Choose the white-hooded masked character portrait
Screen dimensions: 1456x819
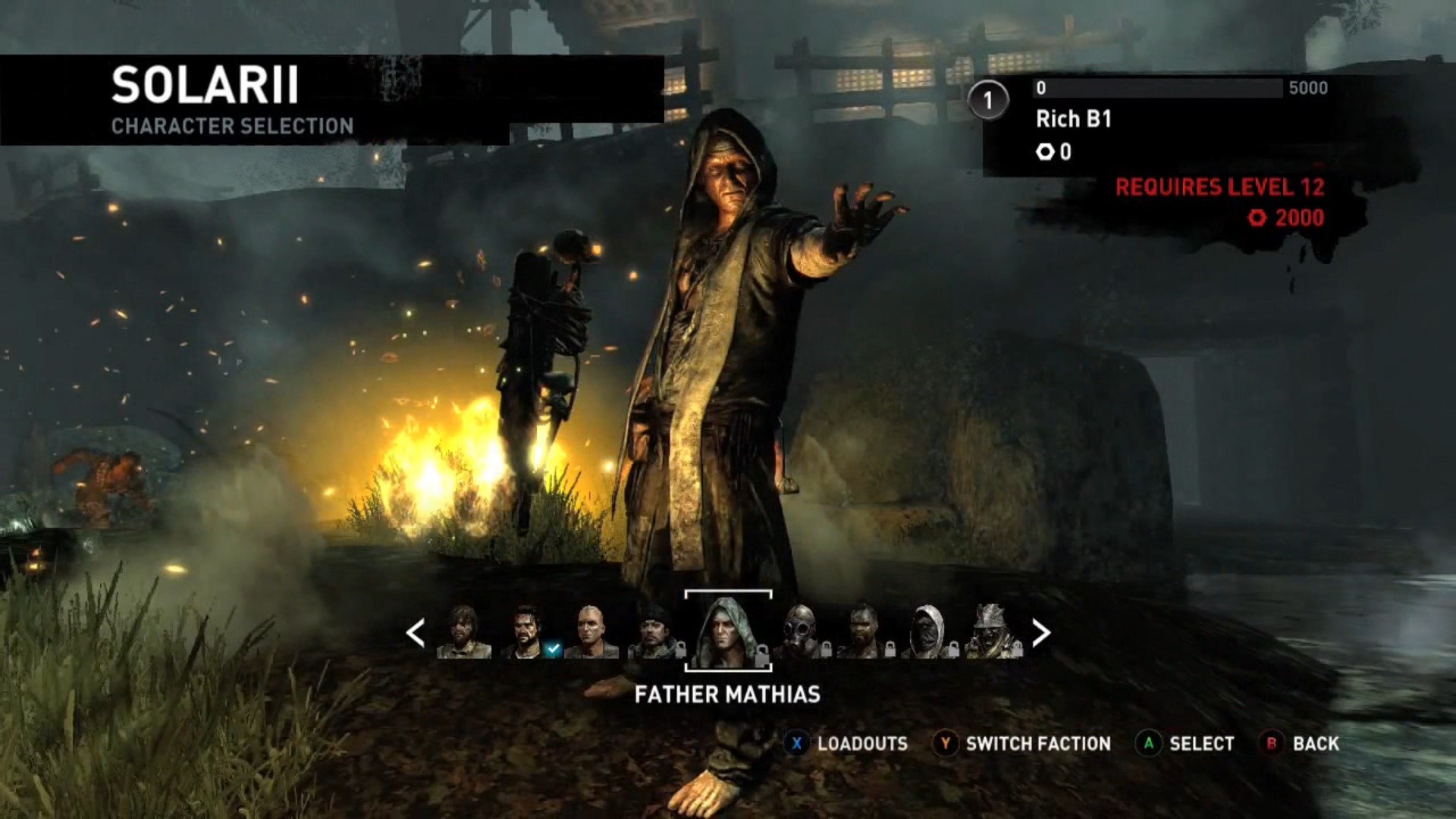click(x=928, y=632)
